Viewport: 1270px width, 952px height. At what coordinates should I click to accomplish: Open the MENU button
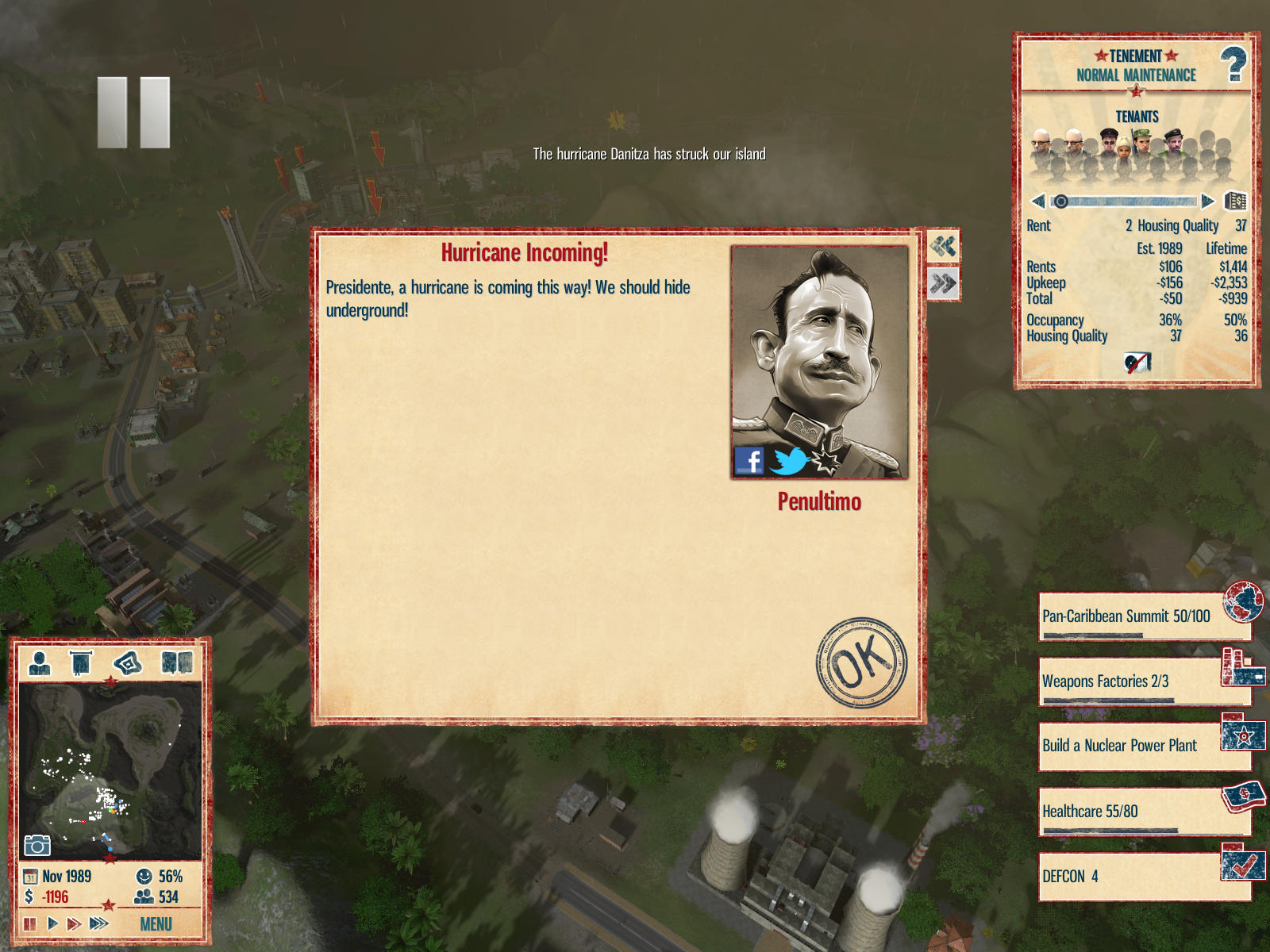[x=156, y=924]
